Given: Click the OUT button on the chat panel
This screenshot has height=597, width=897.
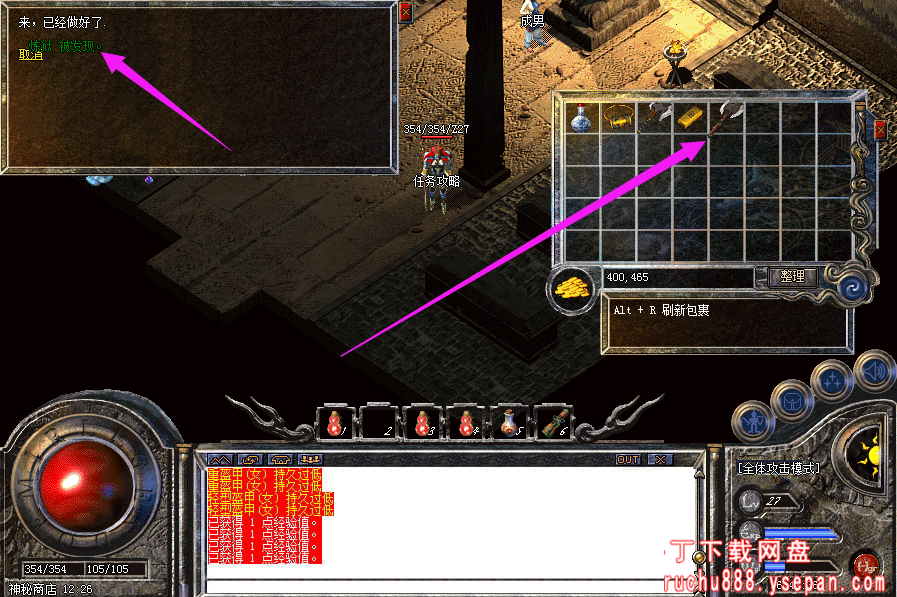Looking at the screenshot, I should click(x=628, y=460).
